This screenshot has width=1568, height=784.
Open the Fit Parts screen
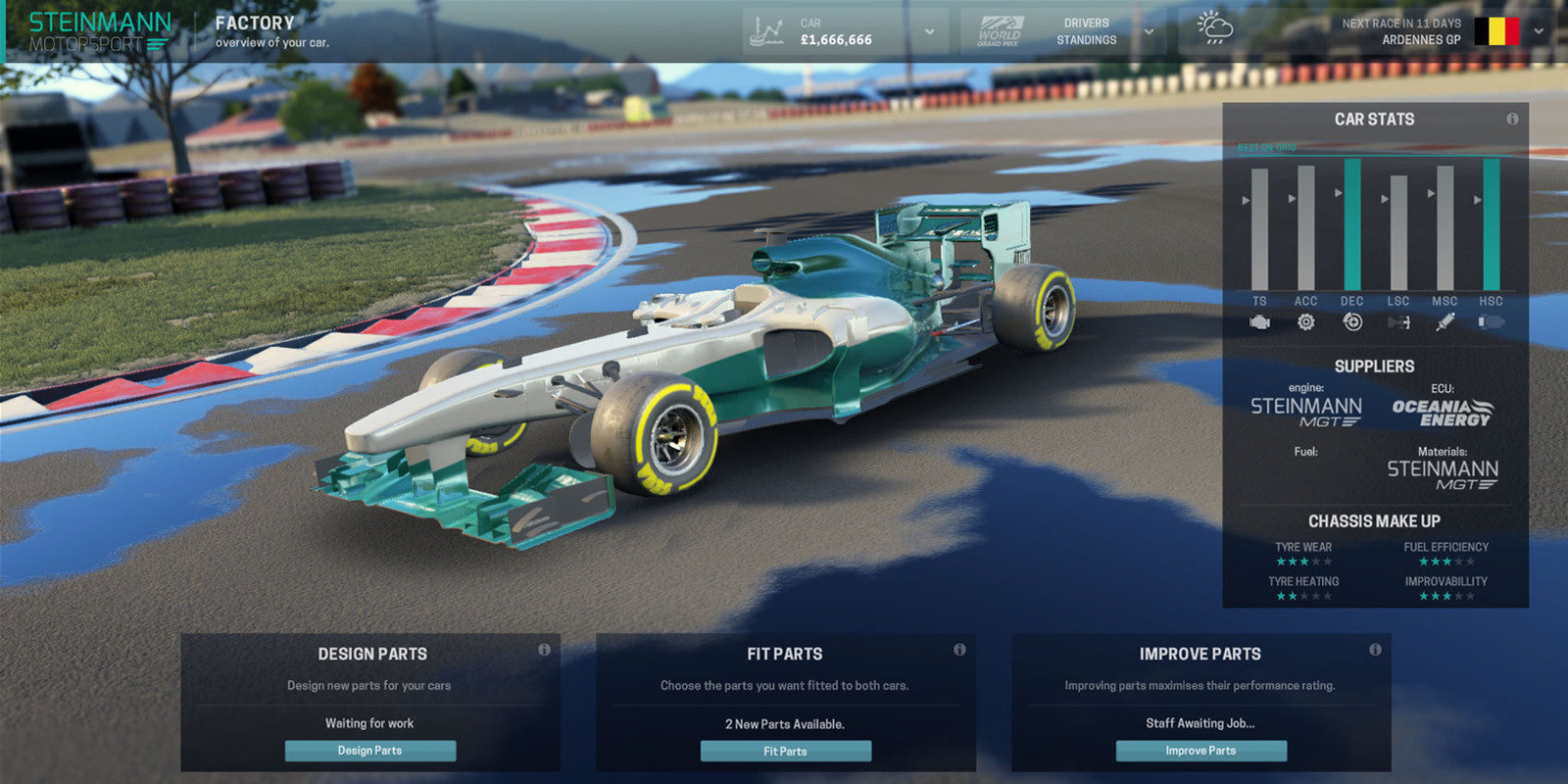785,752
